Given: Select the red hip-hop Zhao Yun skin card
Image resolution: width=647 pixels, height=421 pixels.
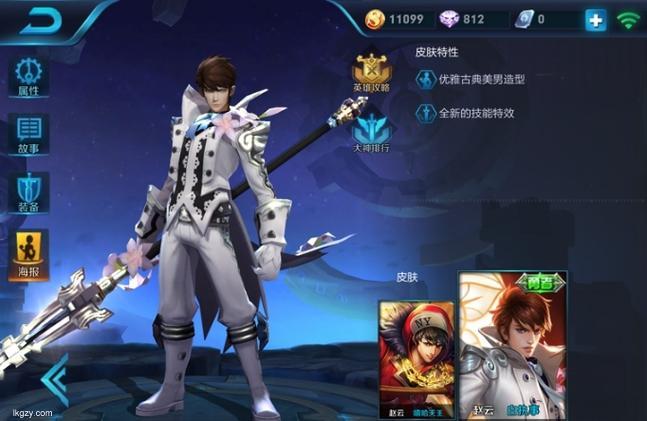Looking at the screenshot, I should (x=416, y=355).
